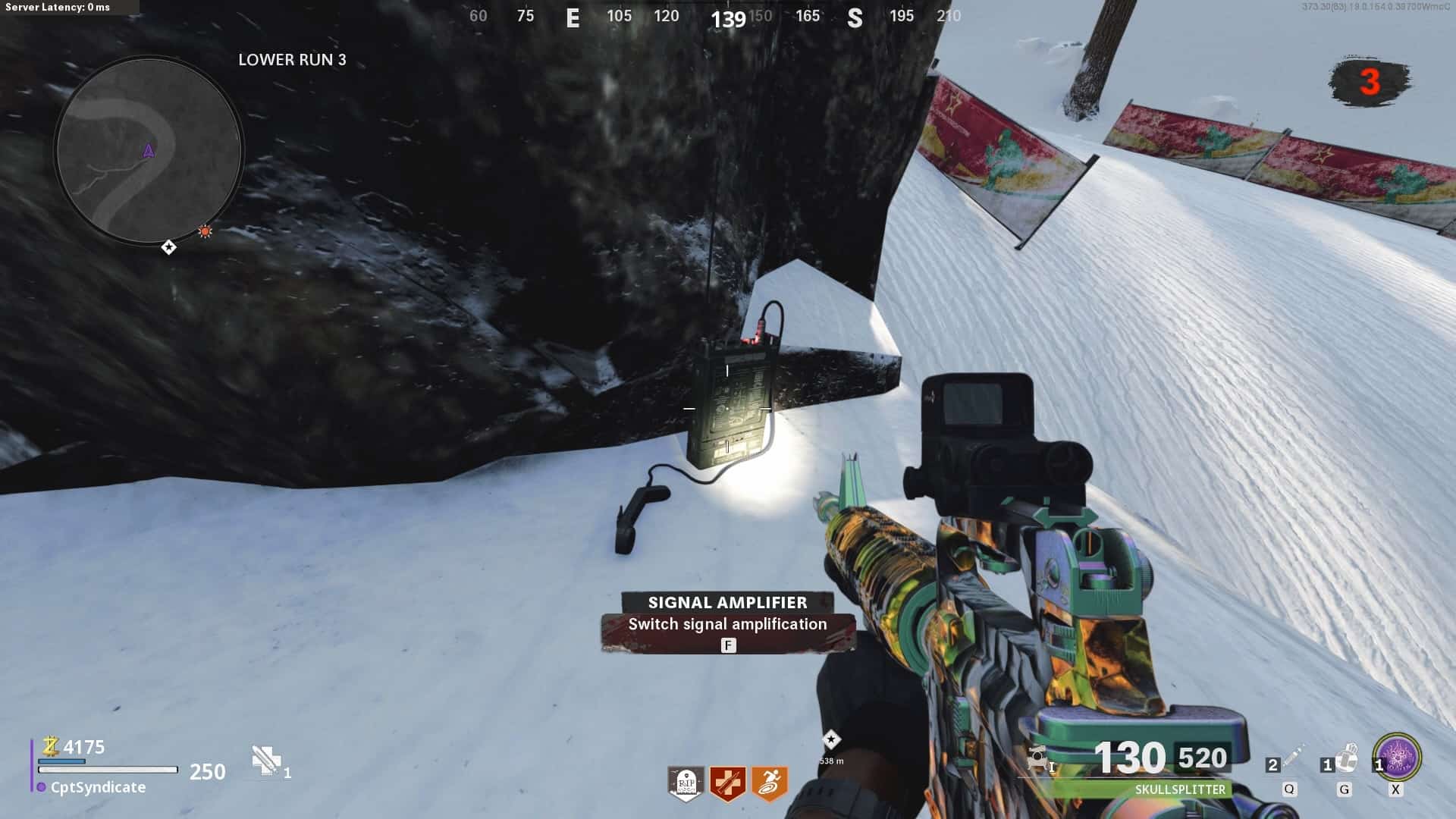Click the circular minimap
This screenshot has height=819, width=1456.
coord(149,150)
